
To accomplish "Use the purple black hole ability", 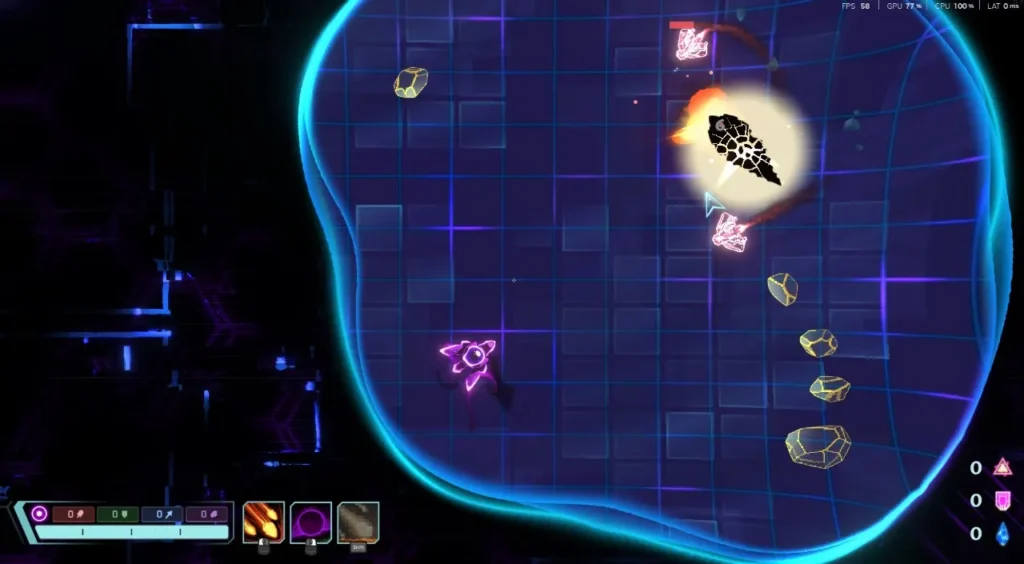I will coord(311,522).
